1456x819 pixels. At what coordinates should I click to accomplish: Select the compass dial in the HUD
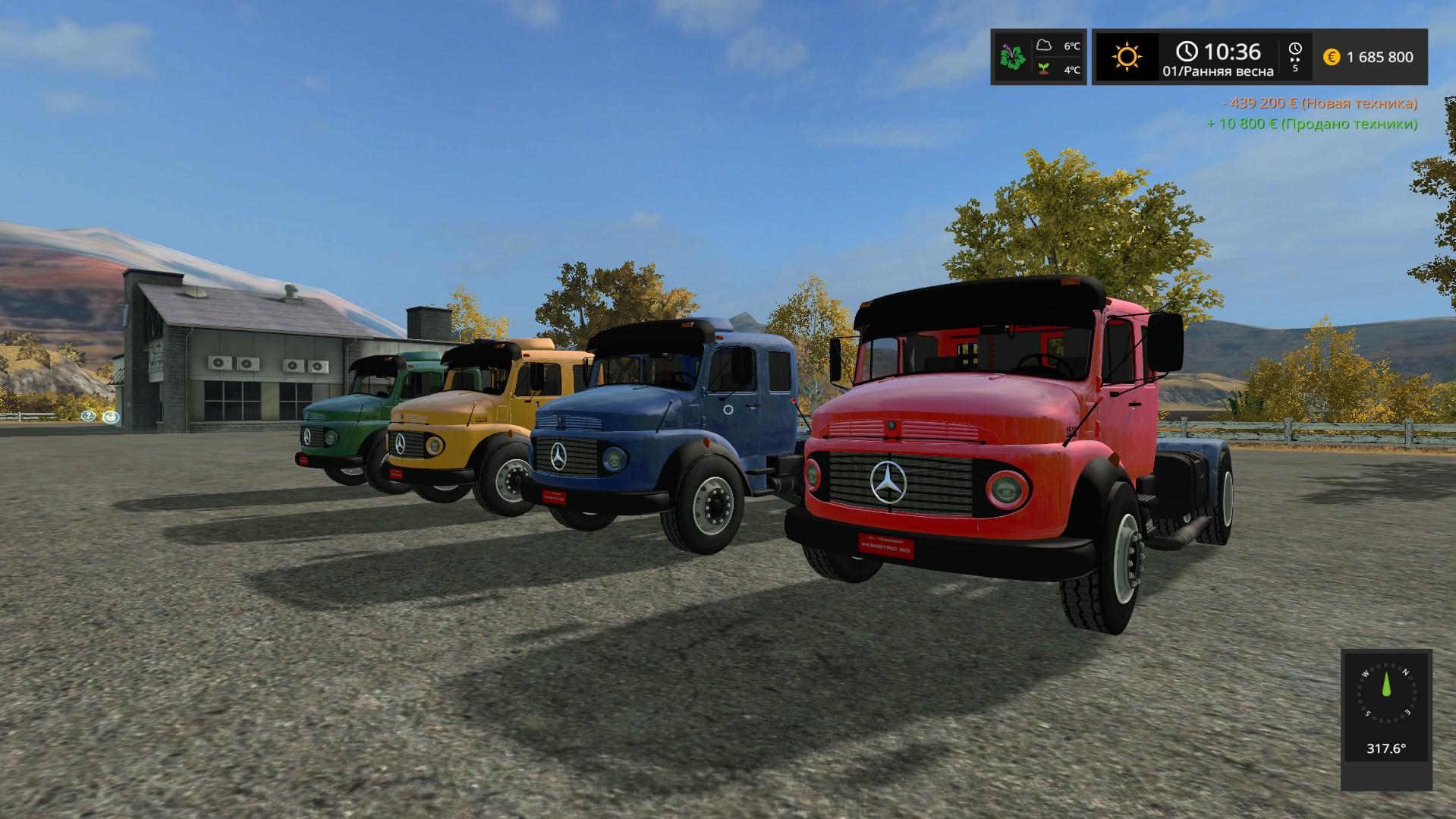[x=1386, y=693]
